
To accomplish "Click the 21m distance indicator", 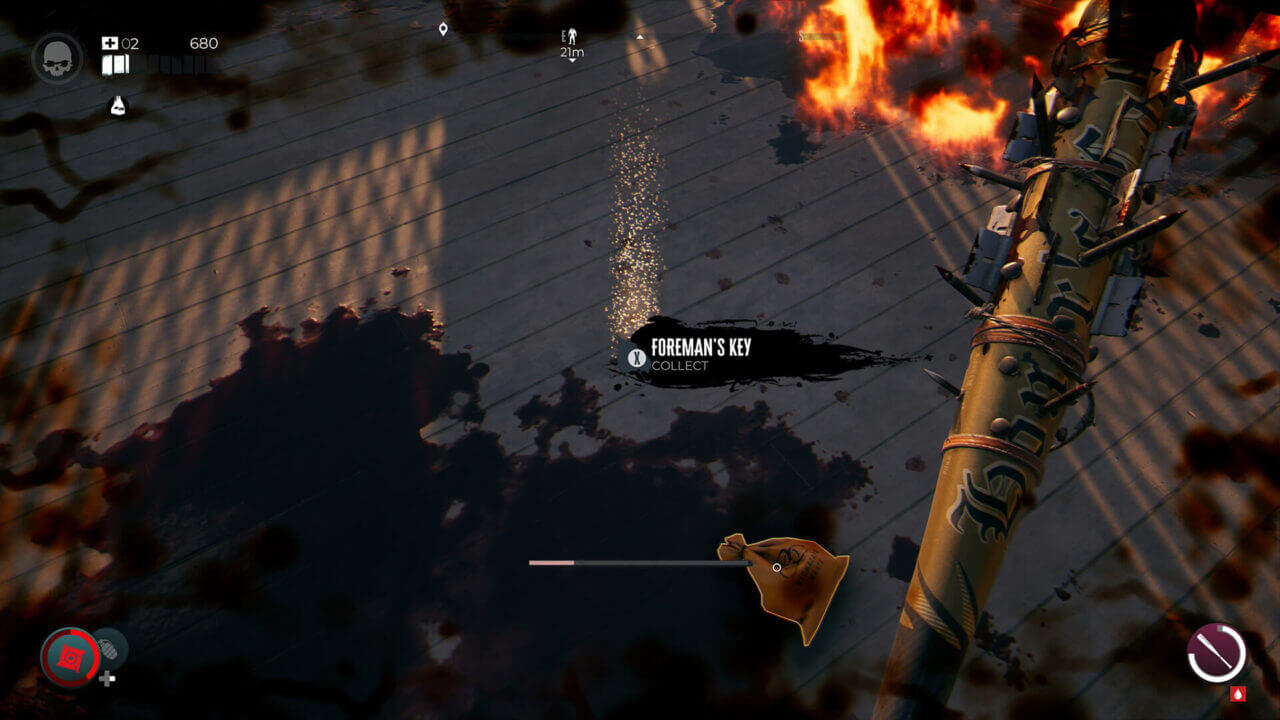I will click(x=571, y=52).
